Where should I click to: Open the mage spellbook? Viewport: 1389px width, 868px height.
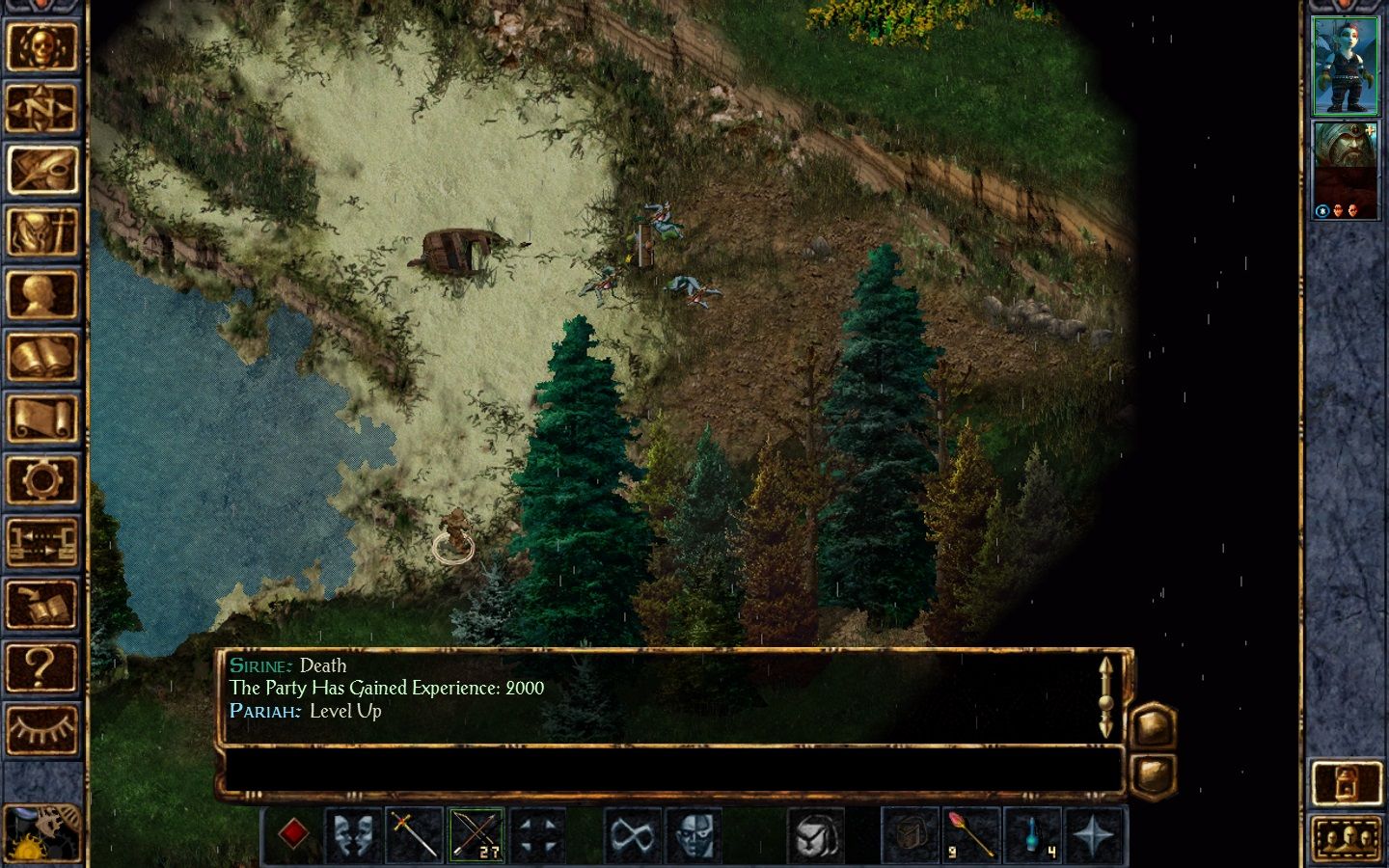tap(41, 357)
